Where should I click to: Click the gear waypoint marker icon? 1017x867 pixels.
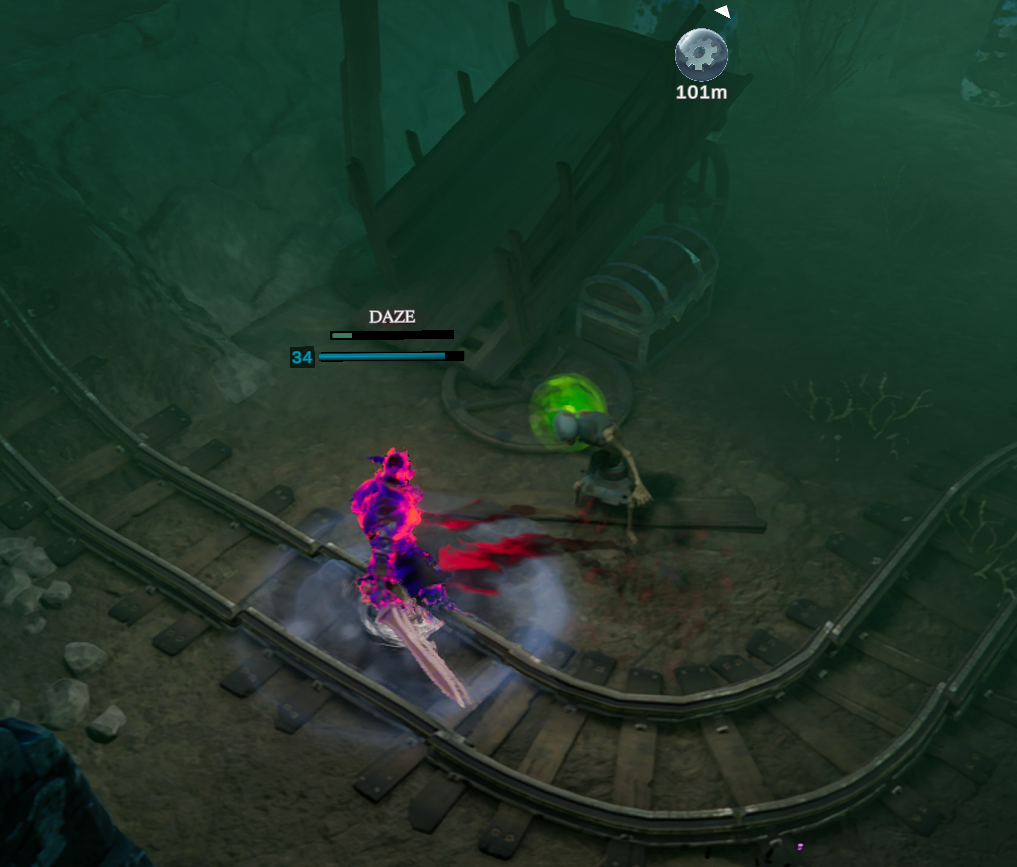coord(701,54)
